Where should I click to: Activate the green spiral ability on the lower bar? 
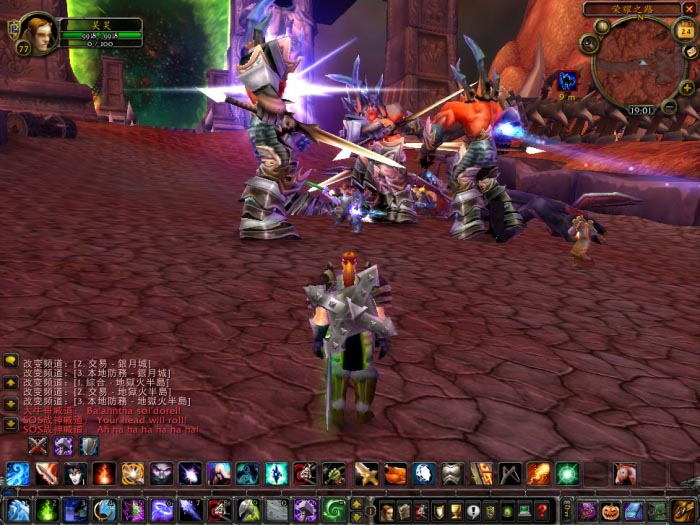(334, 510)
